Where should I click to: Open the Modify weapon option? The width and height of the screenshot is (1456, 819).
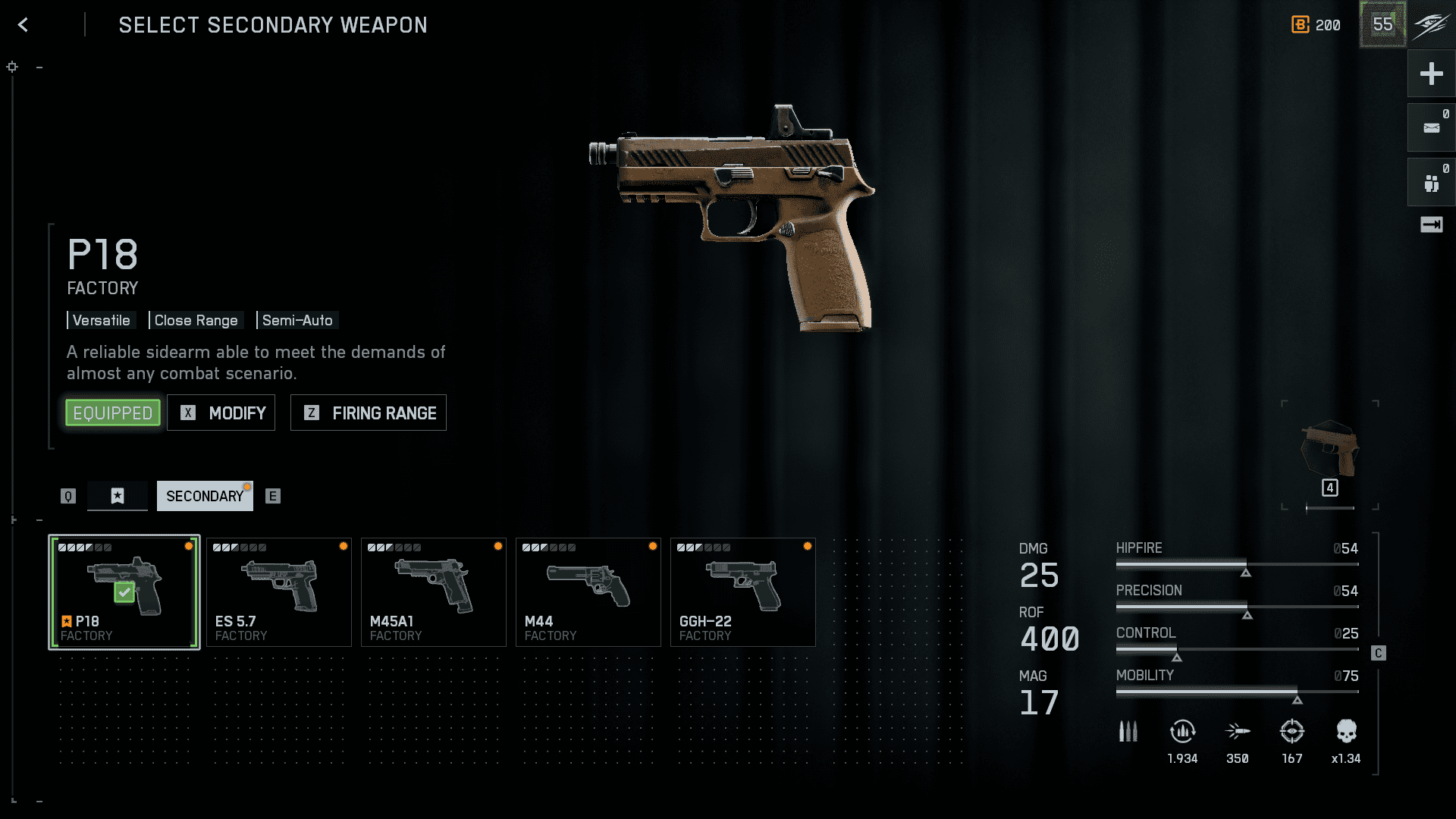click(221, 413)
